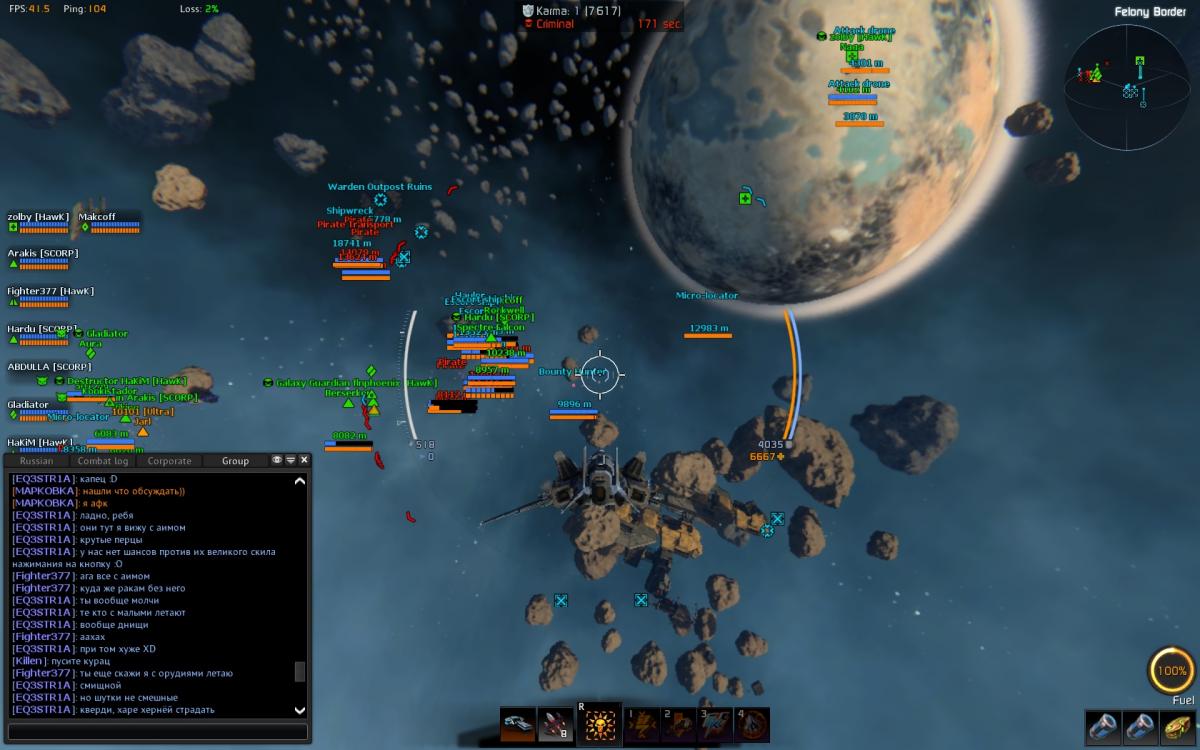This screenshot has height=750, width=1200.
Task: Activate the skull sun special module (R)
Action: point(597,724)
